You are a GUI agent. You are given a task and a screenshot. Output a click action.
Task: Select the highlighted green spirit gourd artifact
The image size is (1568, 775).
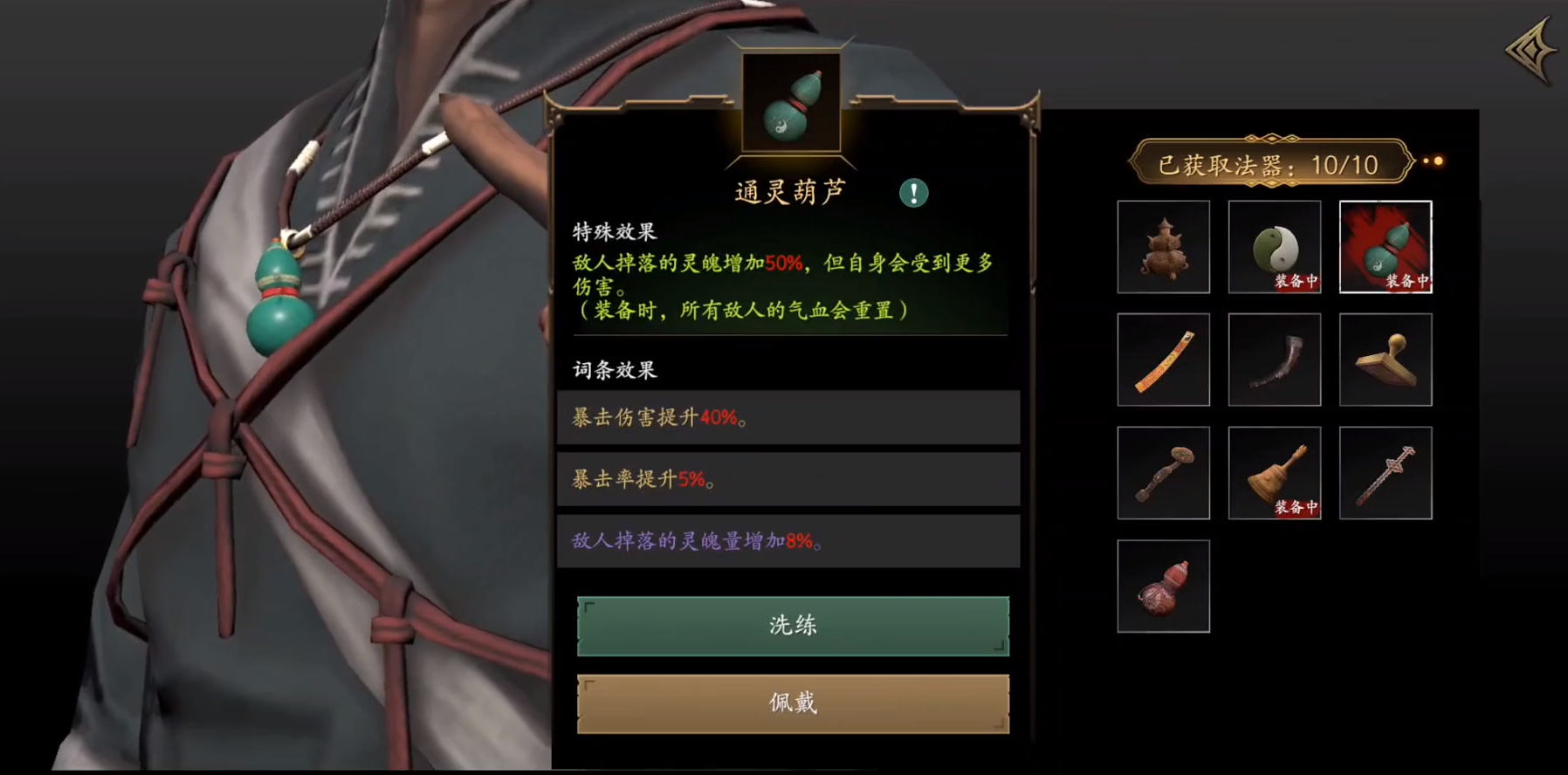click(1385, 246)
